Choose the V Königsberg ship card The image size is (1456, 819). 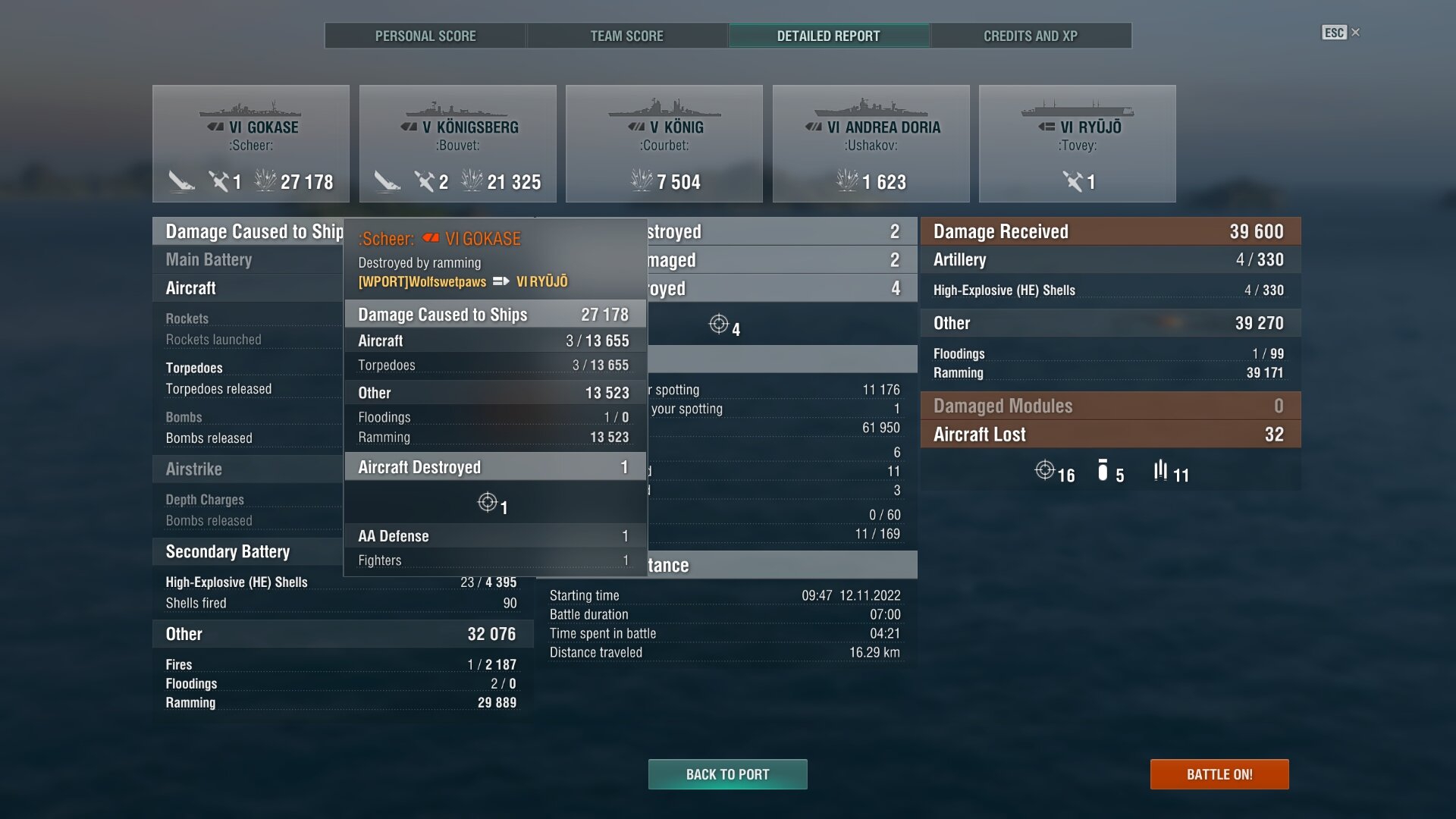pyautogui.click(x=458, y=143)
